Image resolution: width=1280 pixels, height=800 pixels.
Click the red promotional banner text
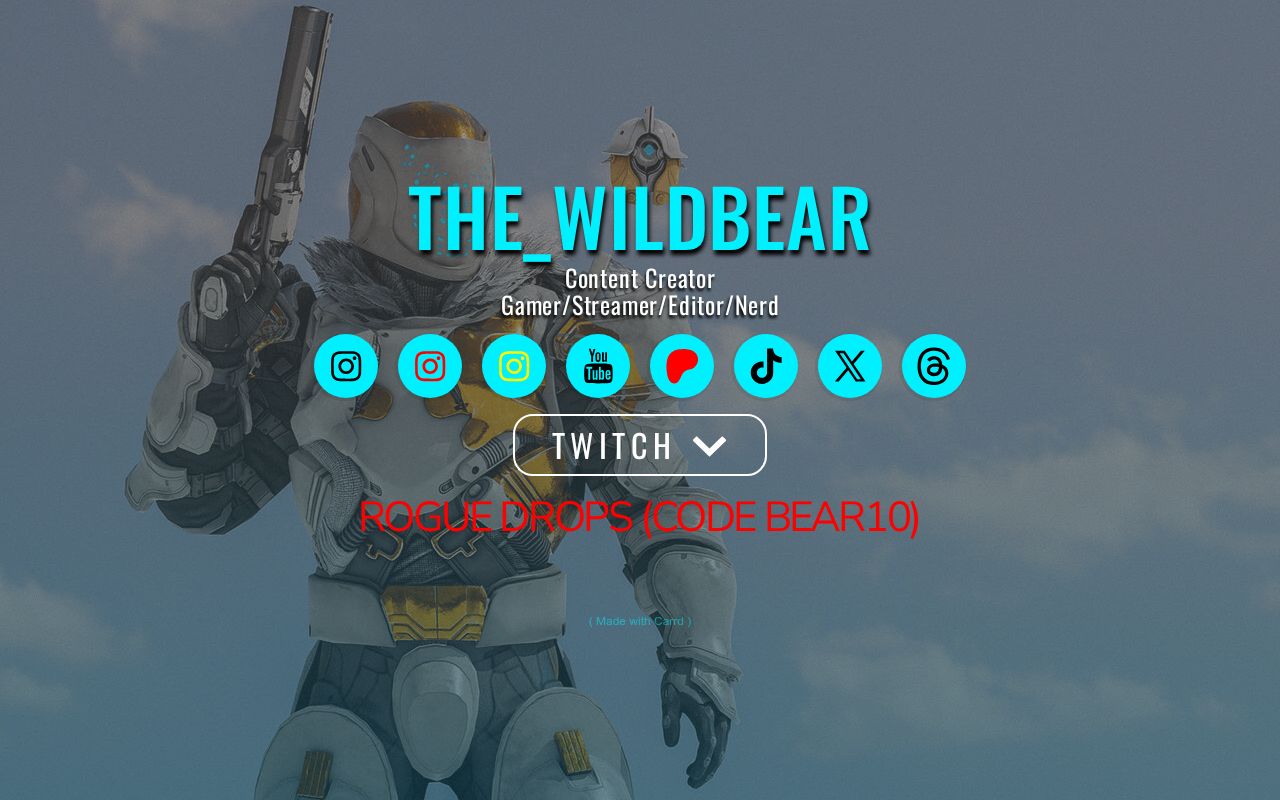pyautogui.click(x=641, y=518)
